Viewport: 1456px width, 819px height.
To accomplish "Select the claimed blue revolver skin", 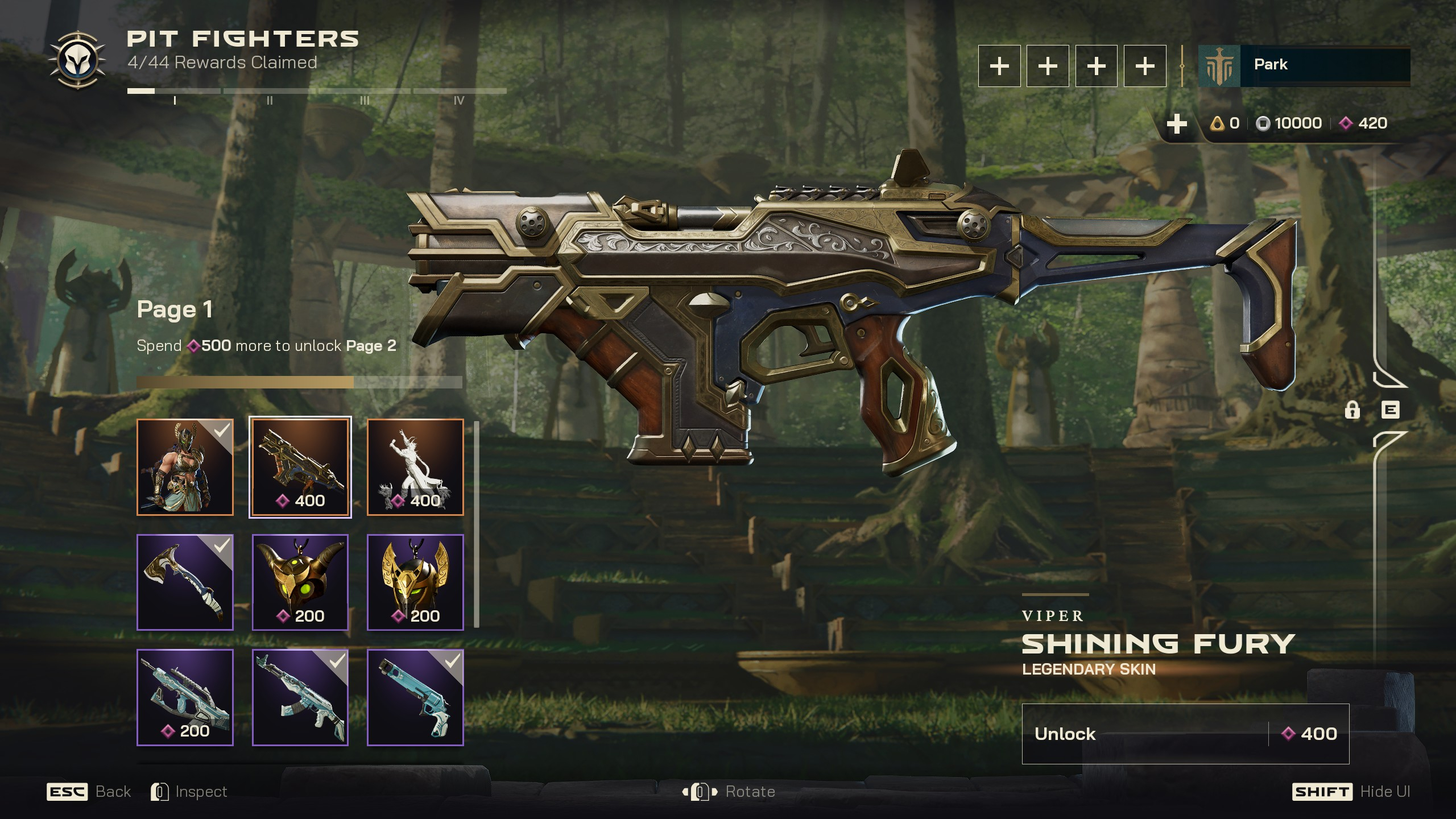I will pos(415,697).
